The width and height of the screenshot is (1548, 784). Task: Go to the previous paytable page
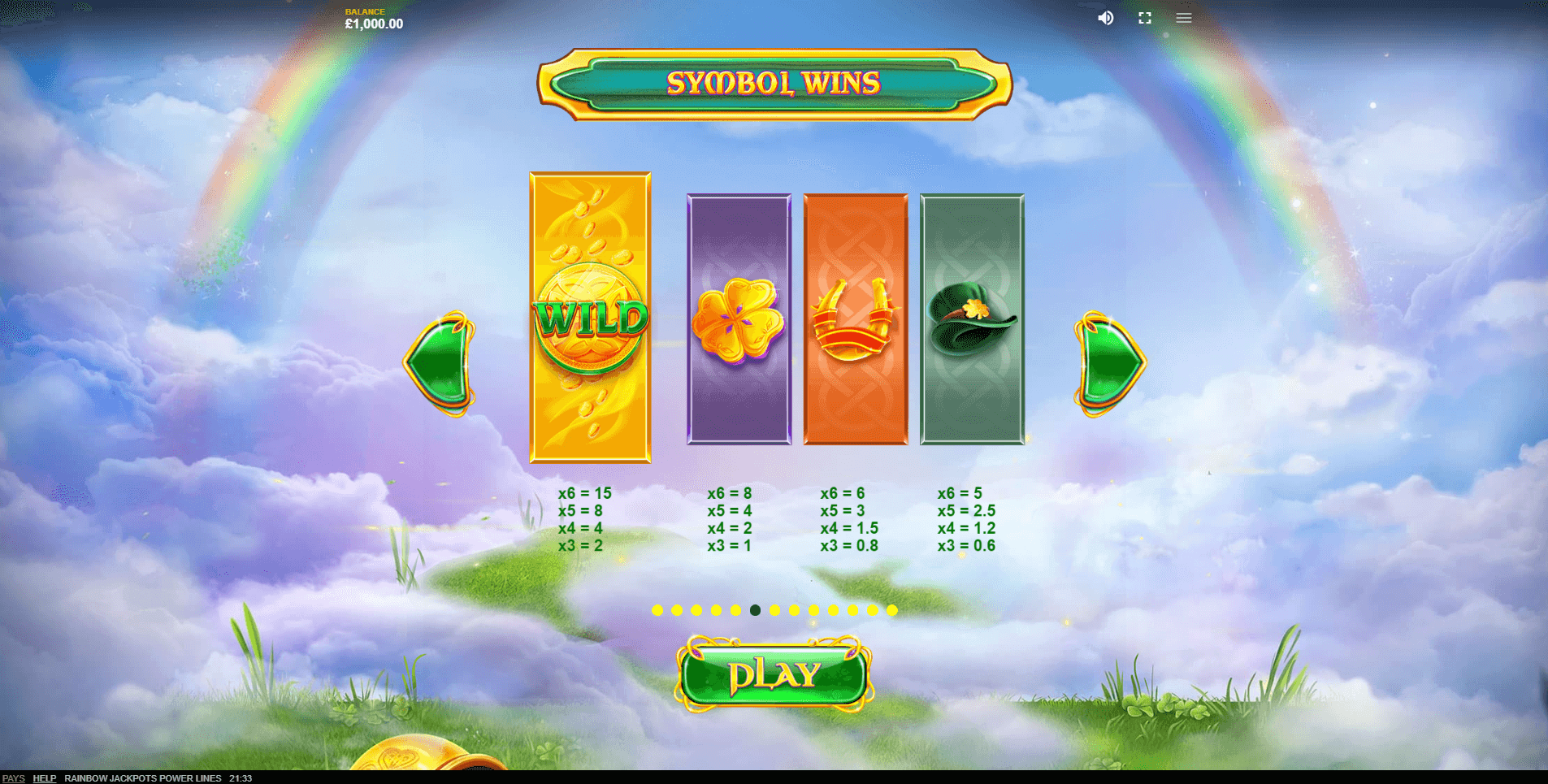pos(440,363)
